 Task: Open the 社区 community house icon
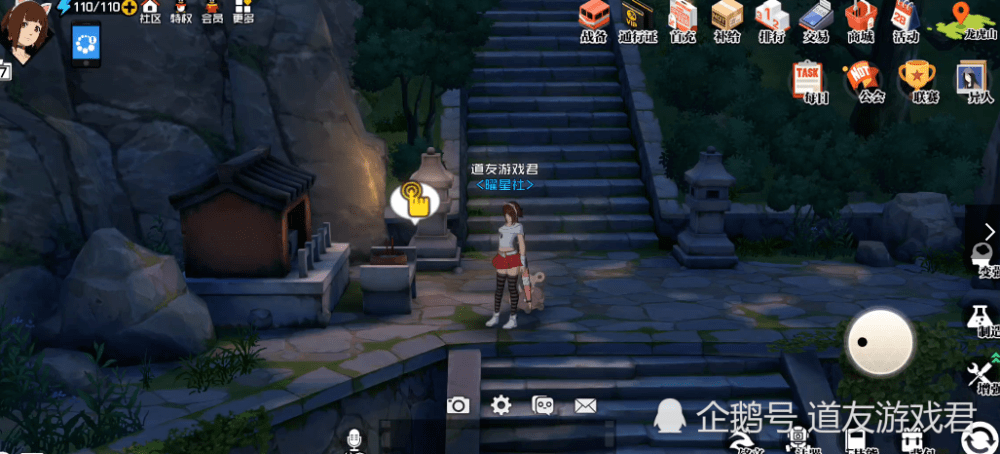pyautogui.click(x=150, y=11)
